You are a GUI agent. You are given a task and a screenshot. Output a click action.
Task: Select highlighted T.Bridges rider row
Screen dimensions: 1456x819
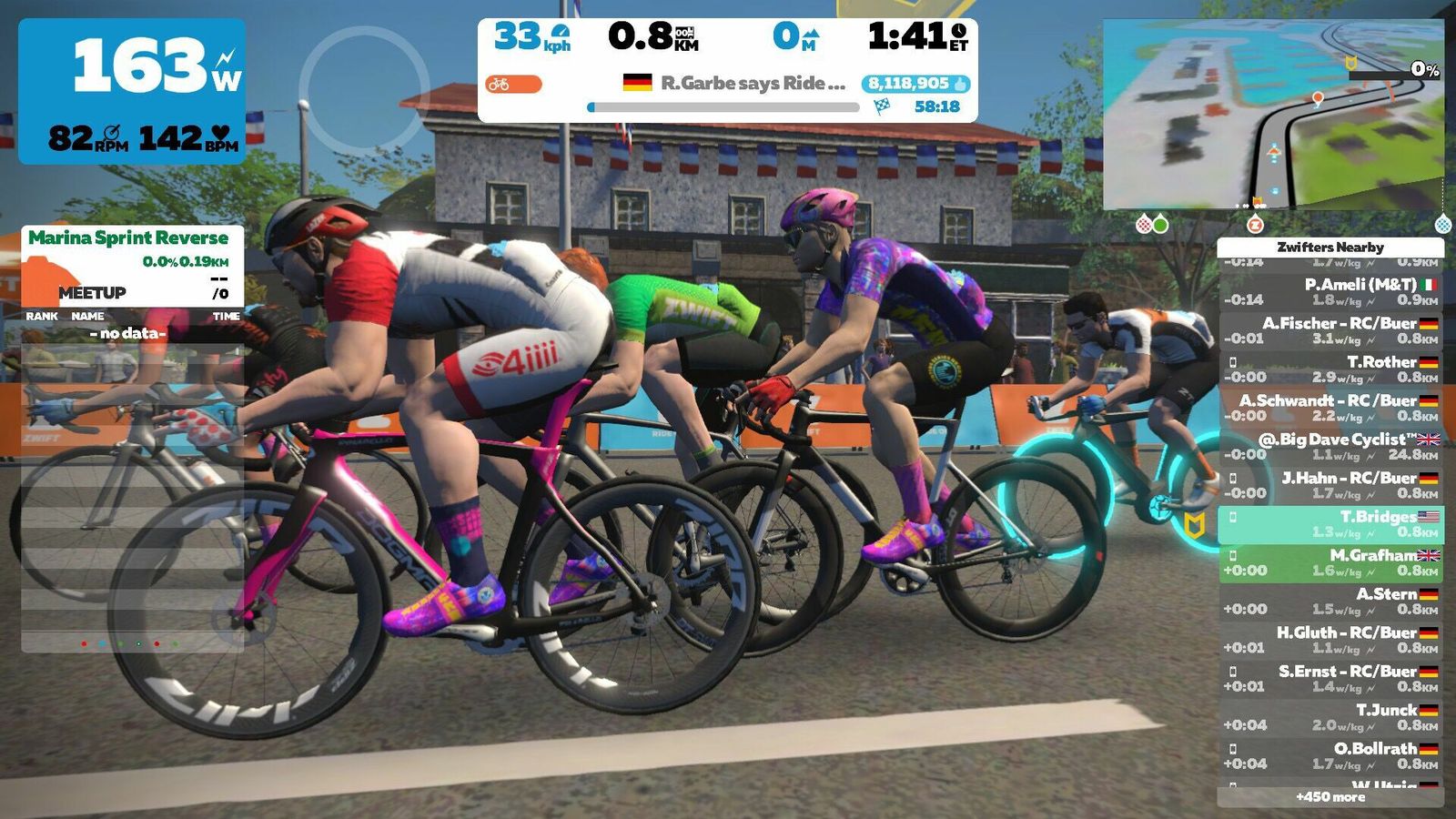click(1330, 524)
